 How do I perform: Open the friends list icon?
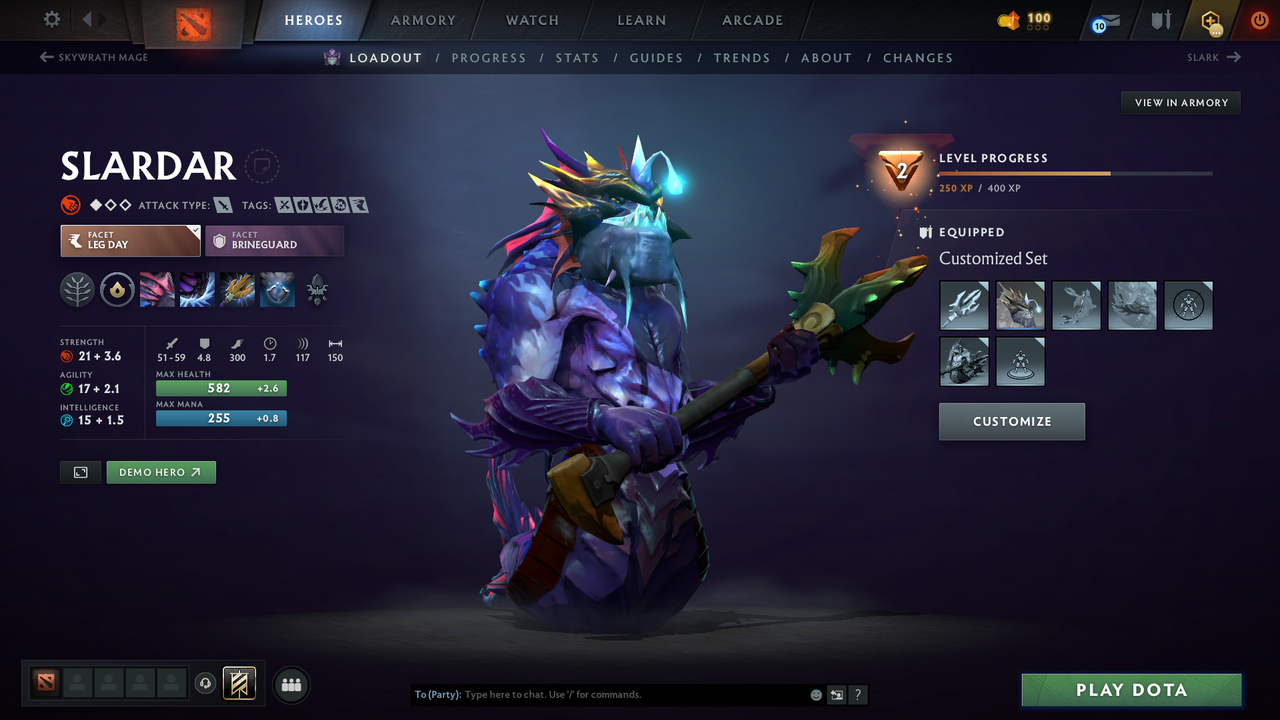click(x=290, y=686)
